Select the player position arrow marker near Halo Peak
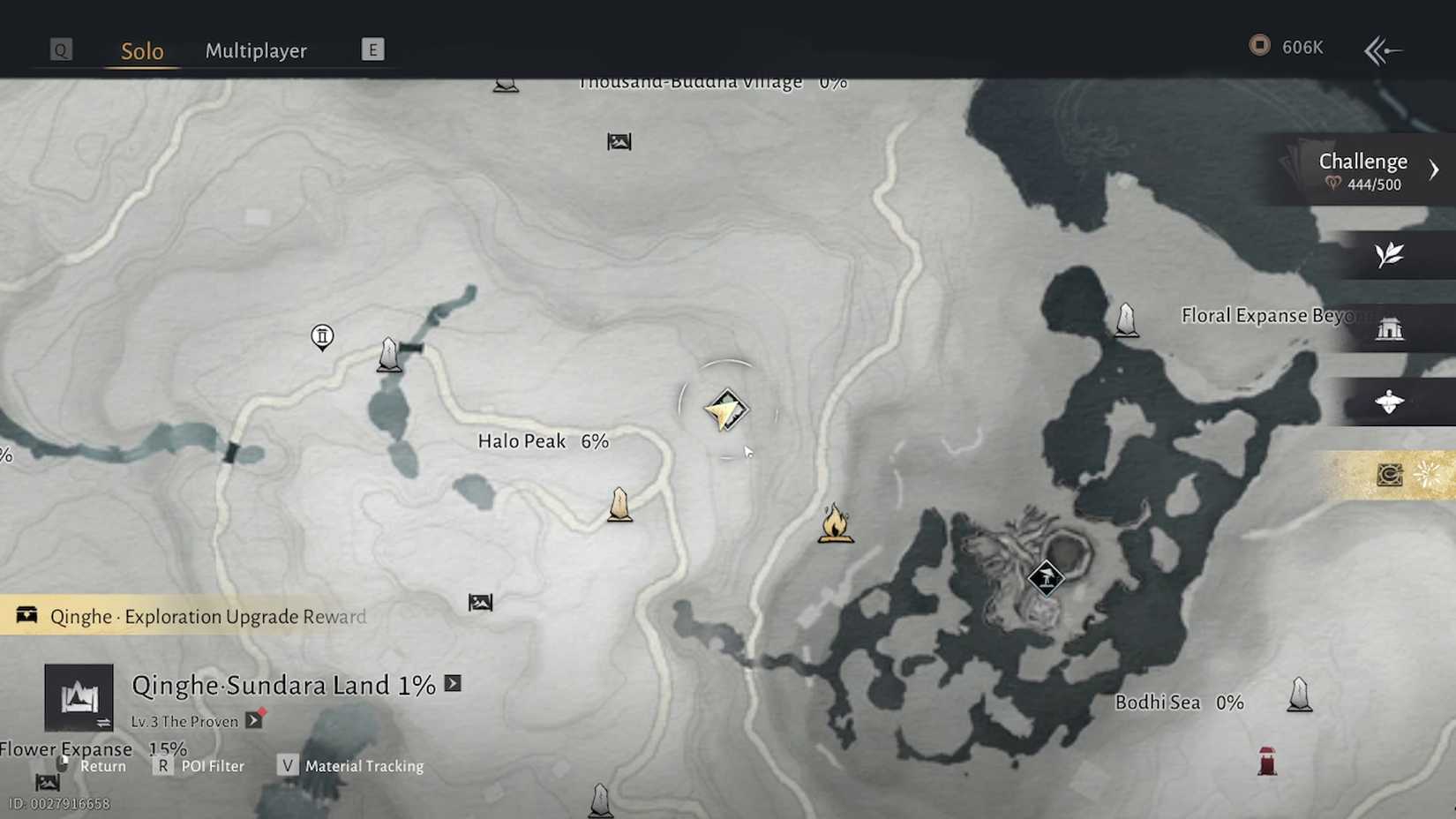1456x819 pixels. (725, 409)
